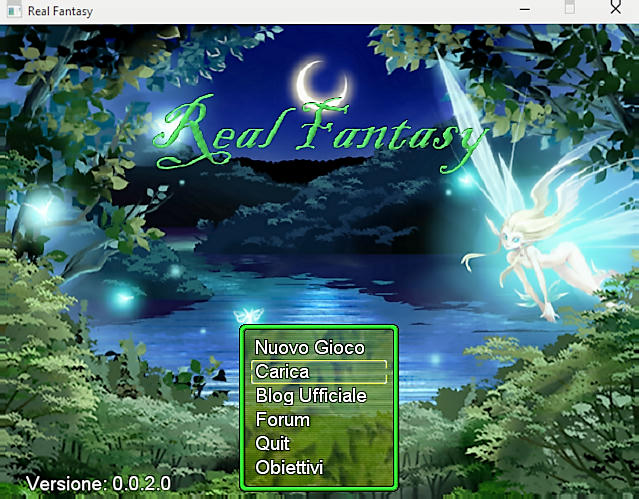Select Quit in the title menu
Viewport: 639px width, 499px height.
click(273, 444)
